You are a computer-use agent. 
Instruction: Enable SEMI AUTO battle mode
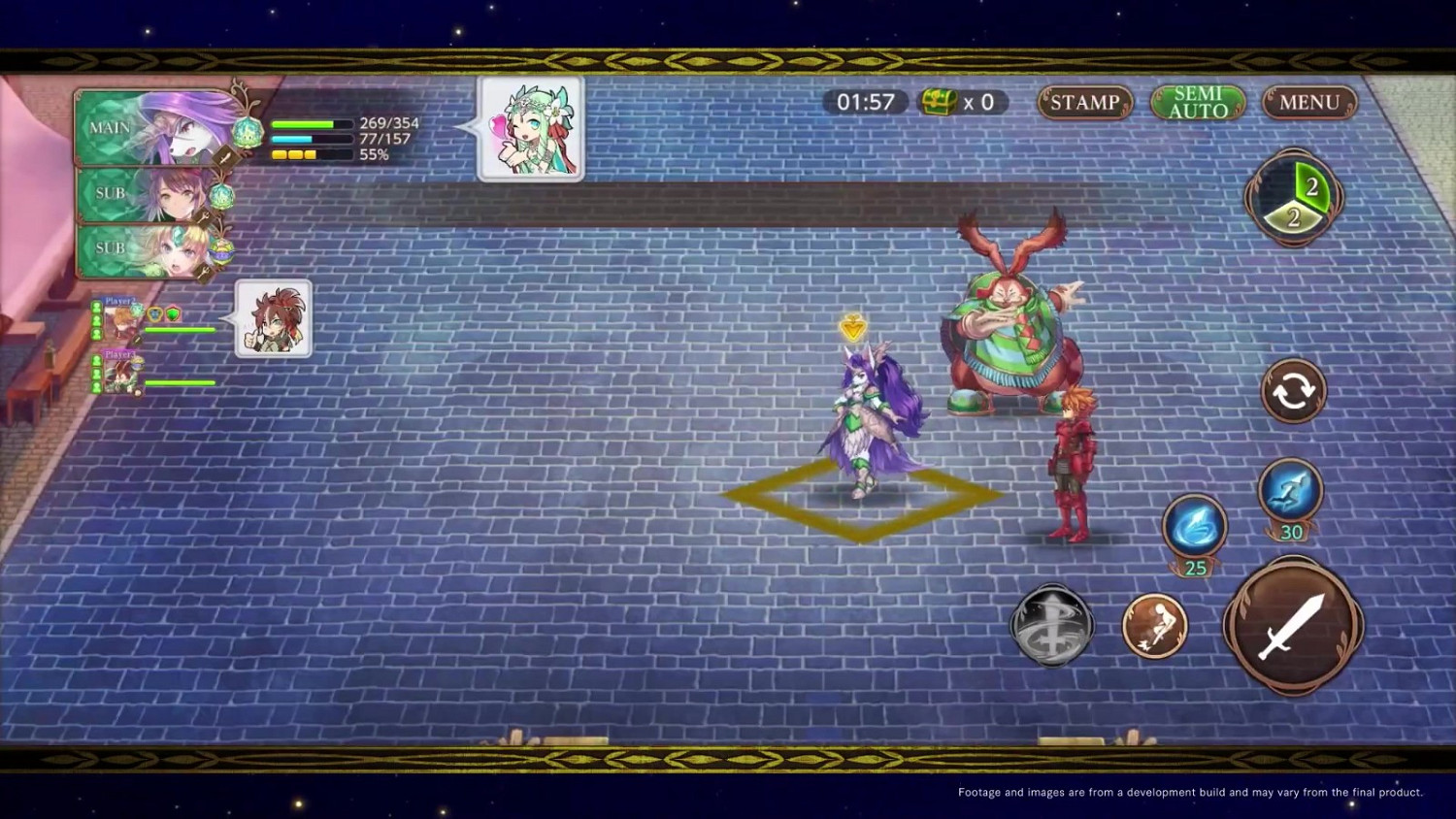pos(1198,102)
